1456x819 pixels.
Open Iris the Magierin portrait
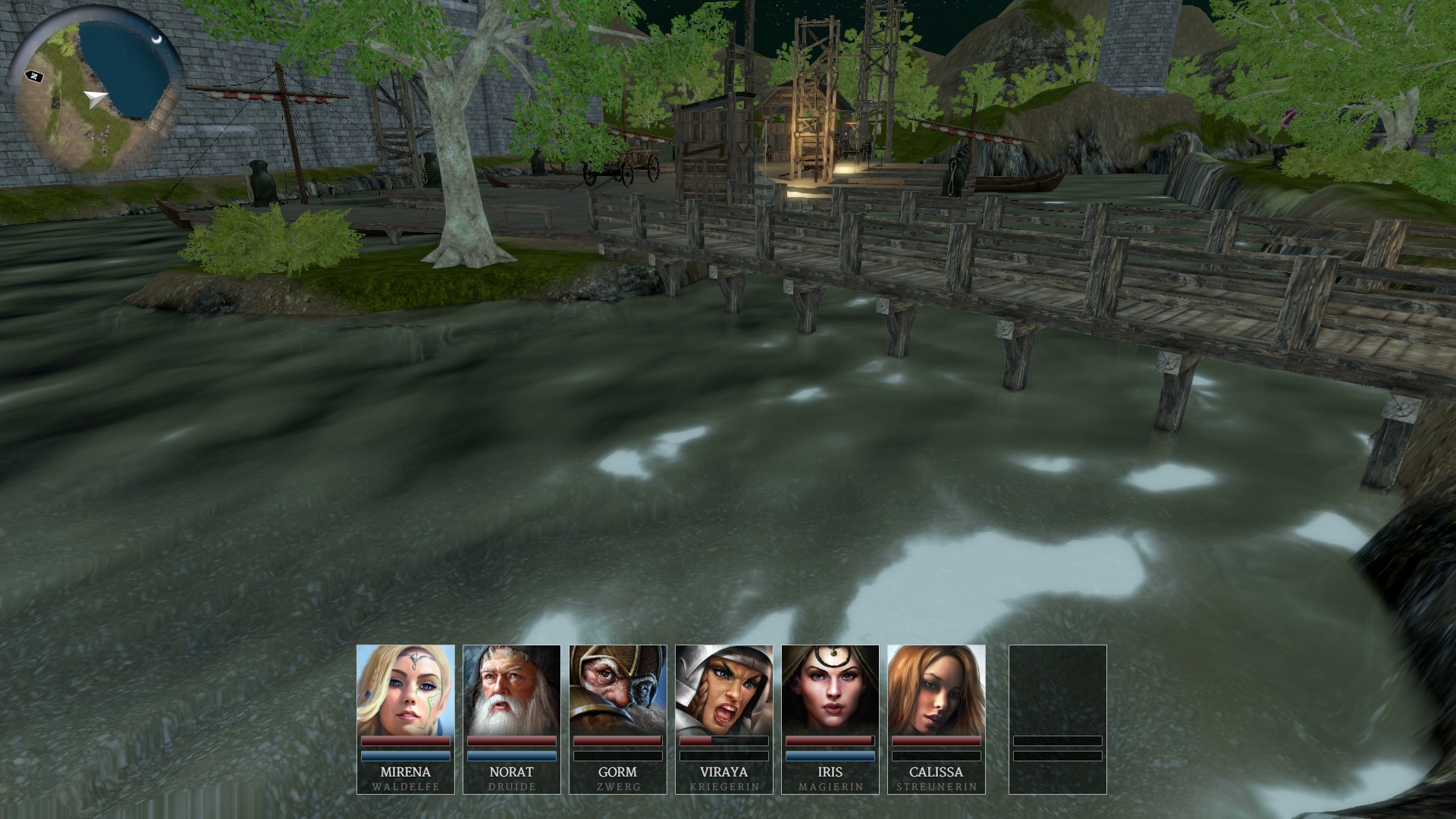pyautogui.click(x=830, y=690)
